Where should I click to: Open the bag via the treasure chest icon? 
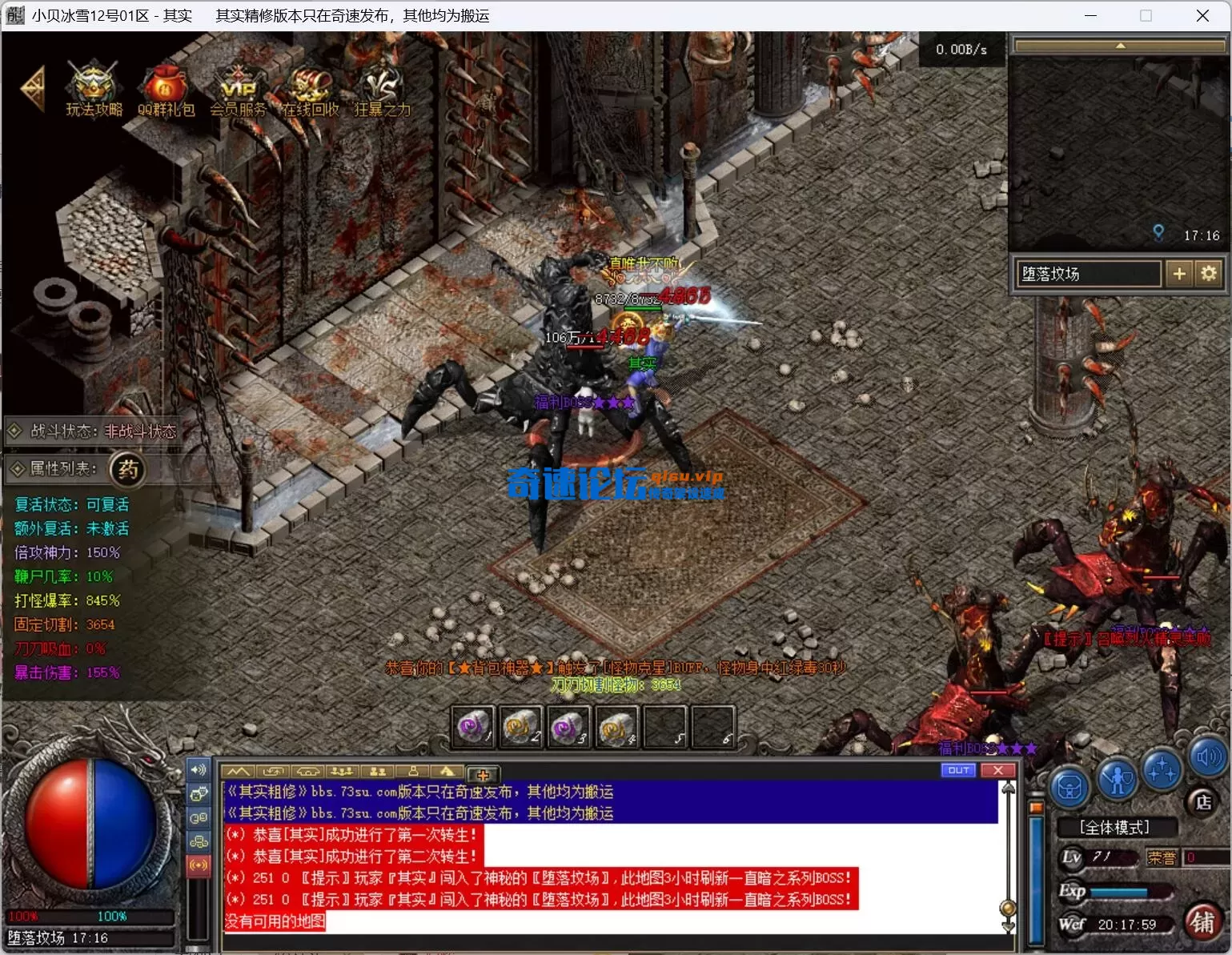pos(1070,788)
